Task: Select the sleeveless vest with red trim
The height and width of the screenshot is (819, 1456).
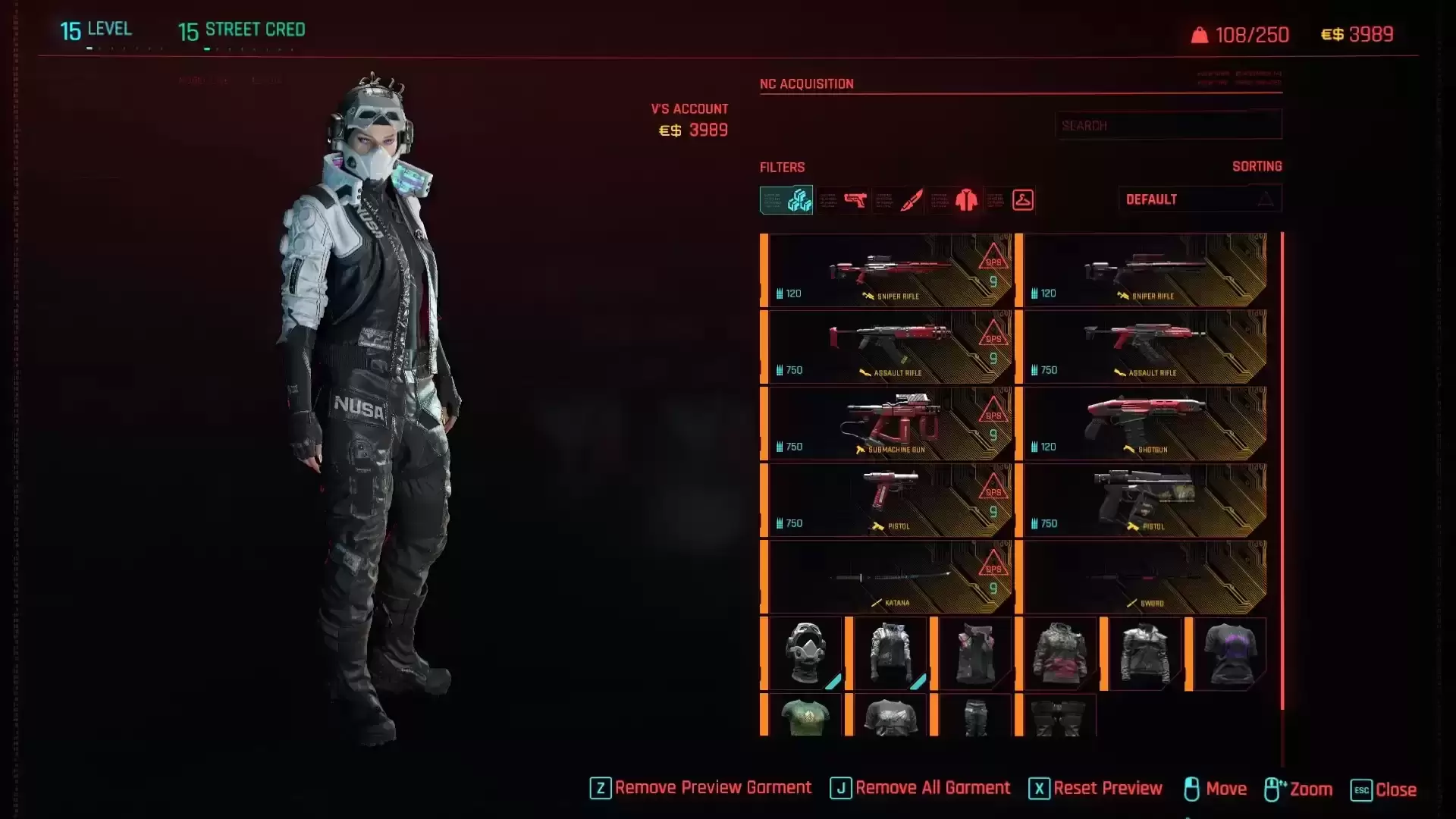Action: tap(974, 654)
